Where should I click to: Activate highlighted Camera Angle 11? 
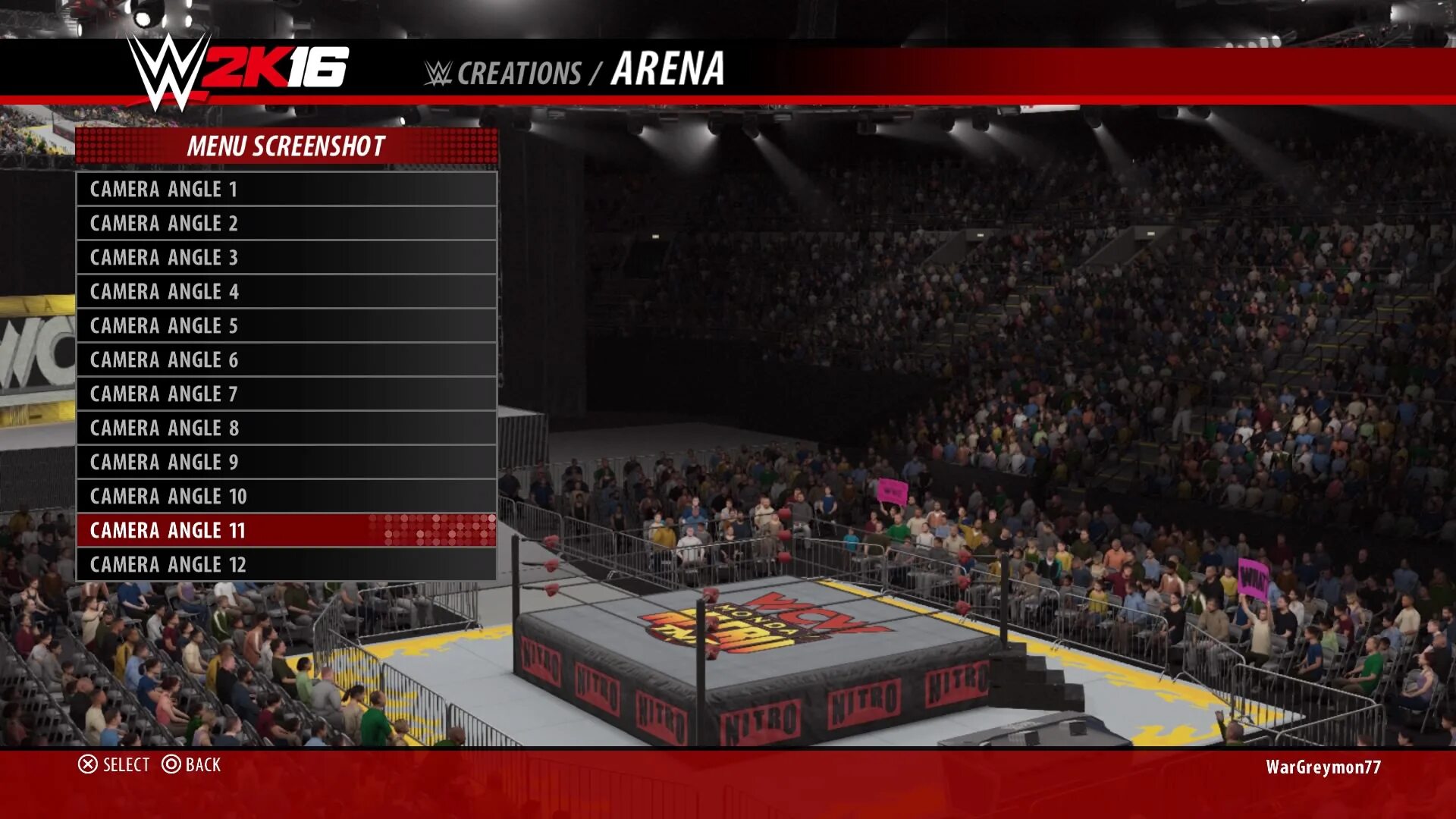(286, 530)
